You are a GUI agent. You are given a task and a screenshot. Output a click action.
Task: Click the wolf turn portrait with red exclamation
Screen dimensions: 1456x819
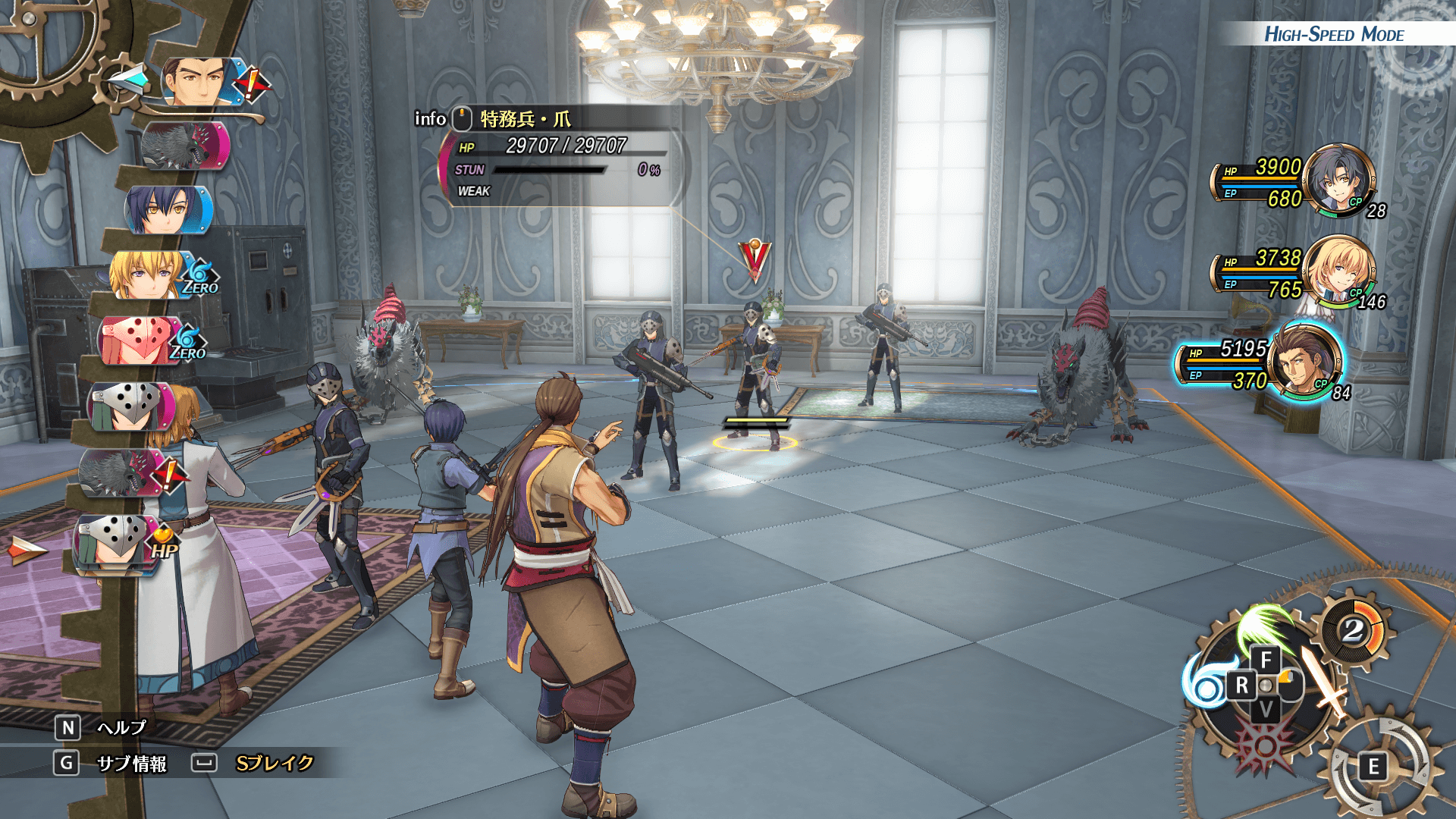click(x=121, y=472)
